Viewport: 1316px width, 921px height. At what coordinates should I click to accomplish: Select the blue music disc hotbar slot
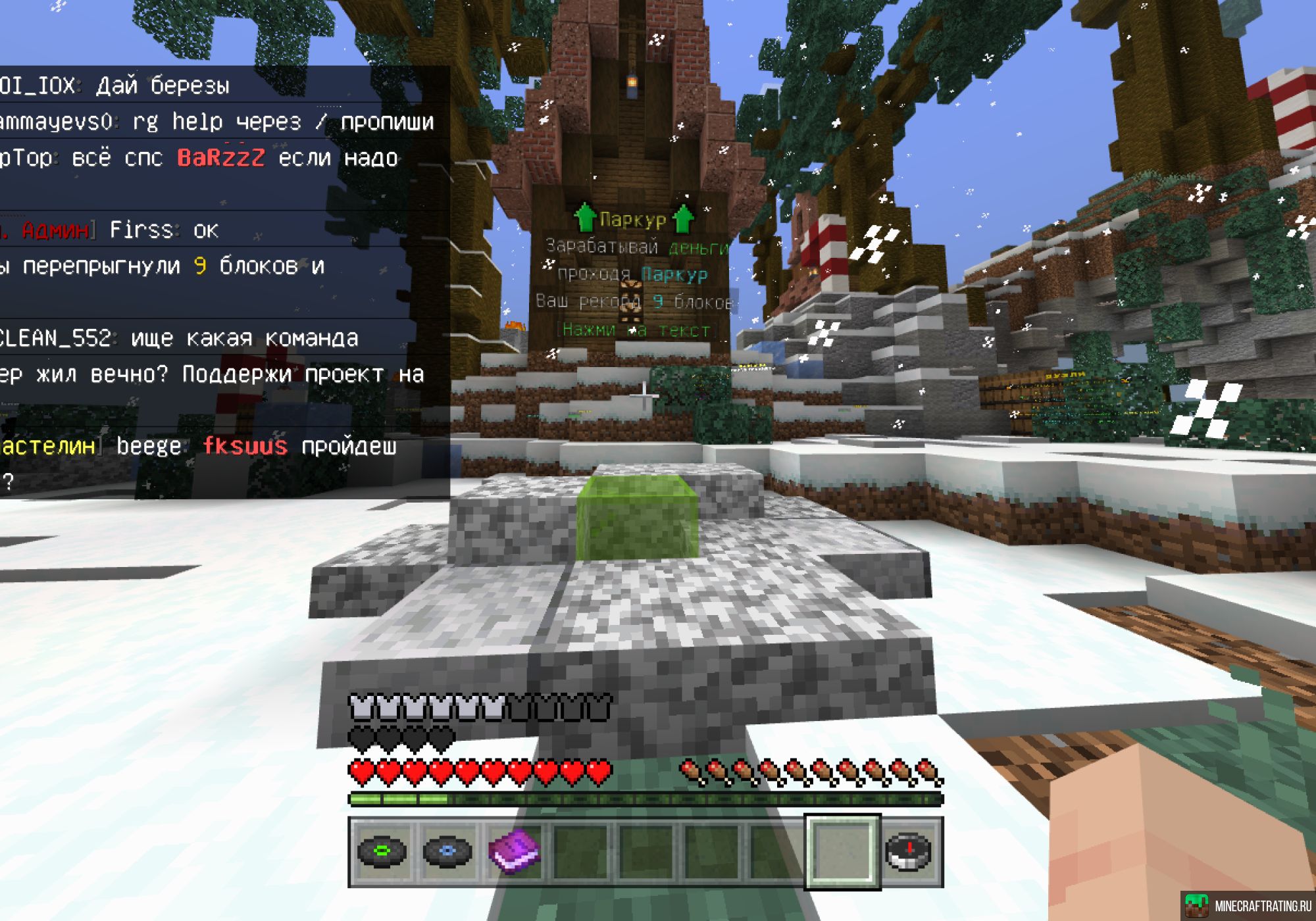(x=447, y=851)
